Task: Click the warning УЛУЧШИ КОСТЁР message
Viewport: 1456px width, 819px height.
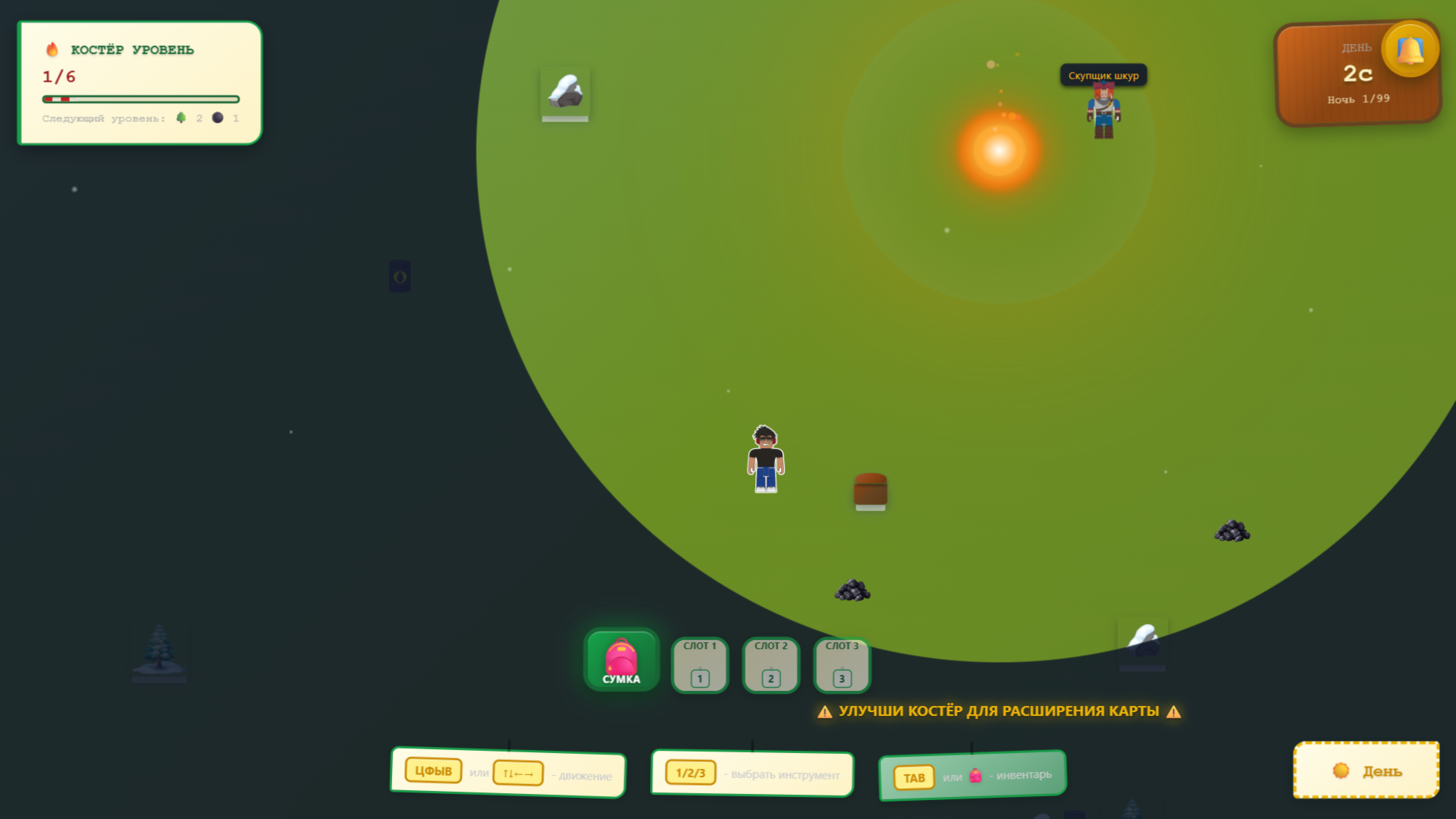Action: (998, 711)
